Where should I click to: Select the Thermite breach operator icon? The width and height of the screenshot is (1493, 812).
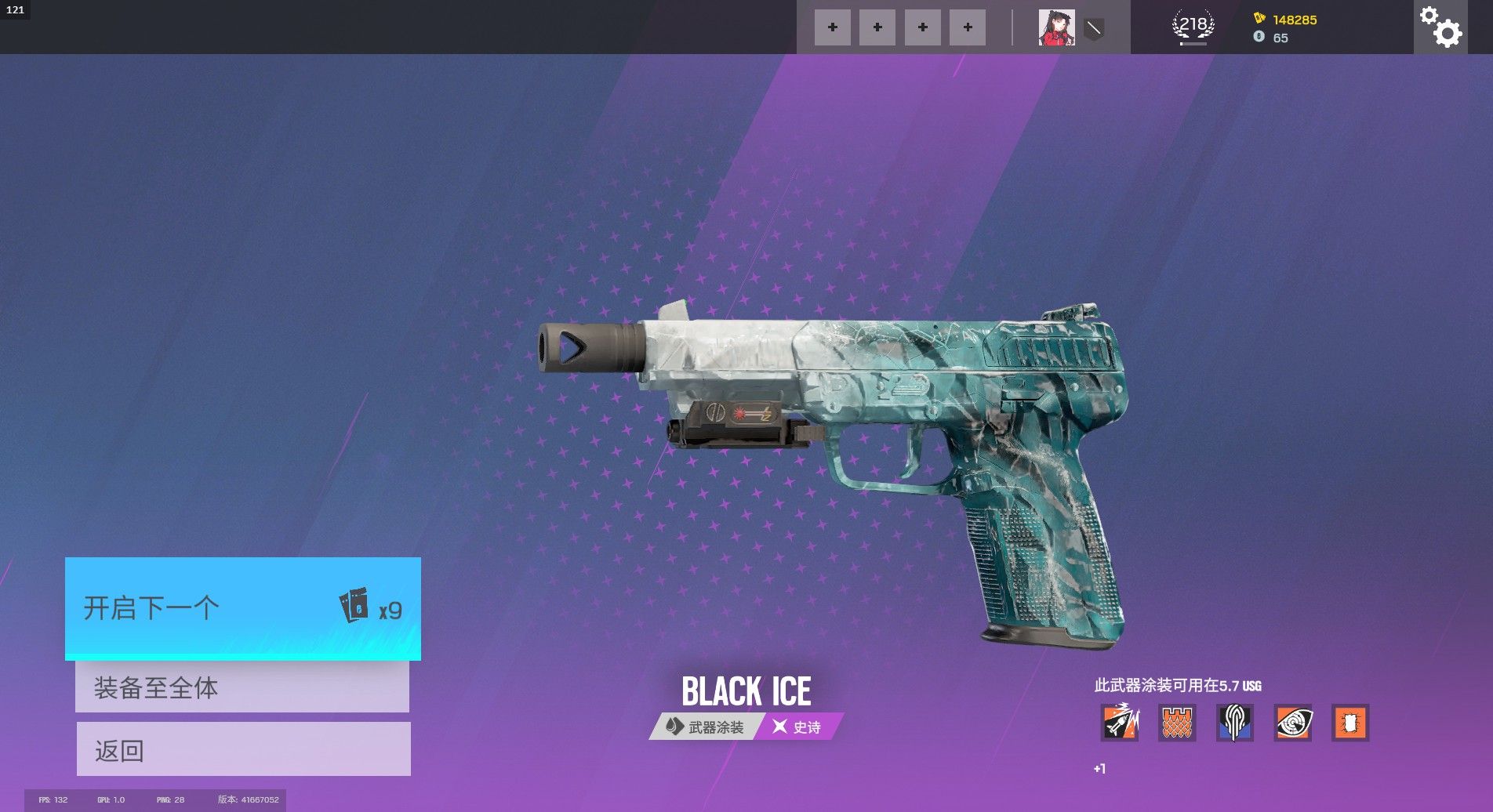(1350, 722)
